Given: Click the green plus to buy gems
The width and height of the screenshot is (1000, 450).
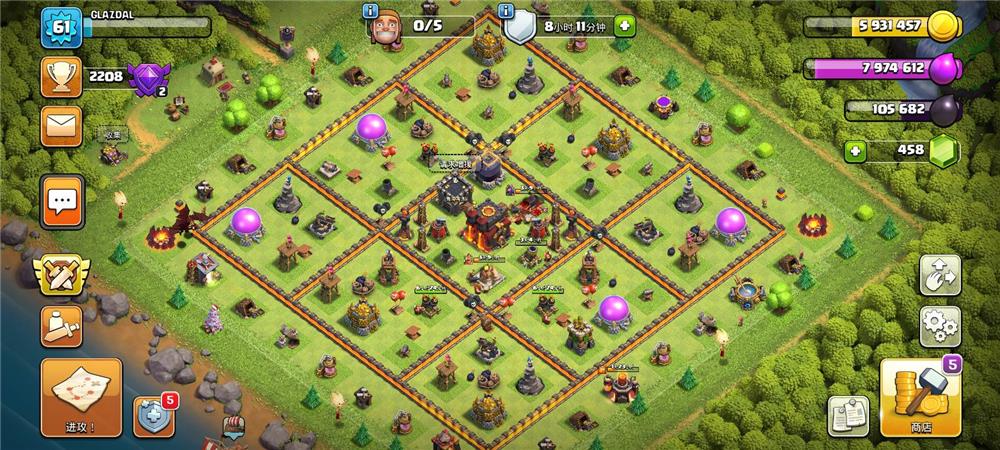Looking at the screenshot, I should pos(854,152).
